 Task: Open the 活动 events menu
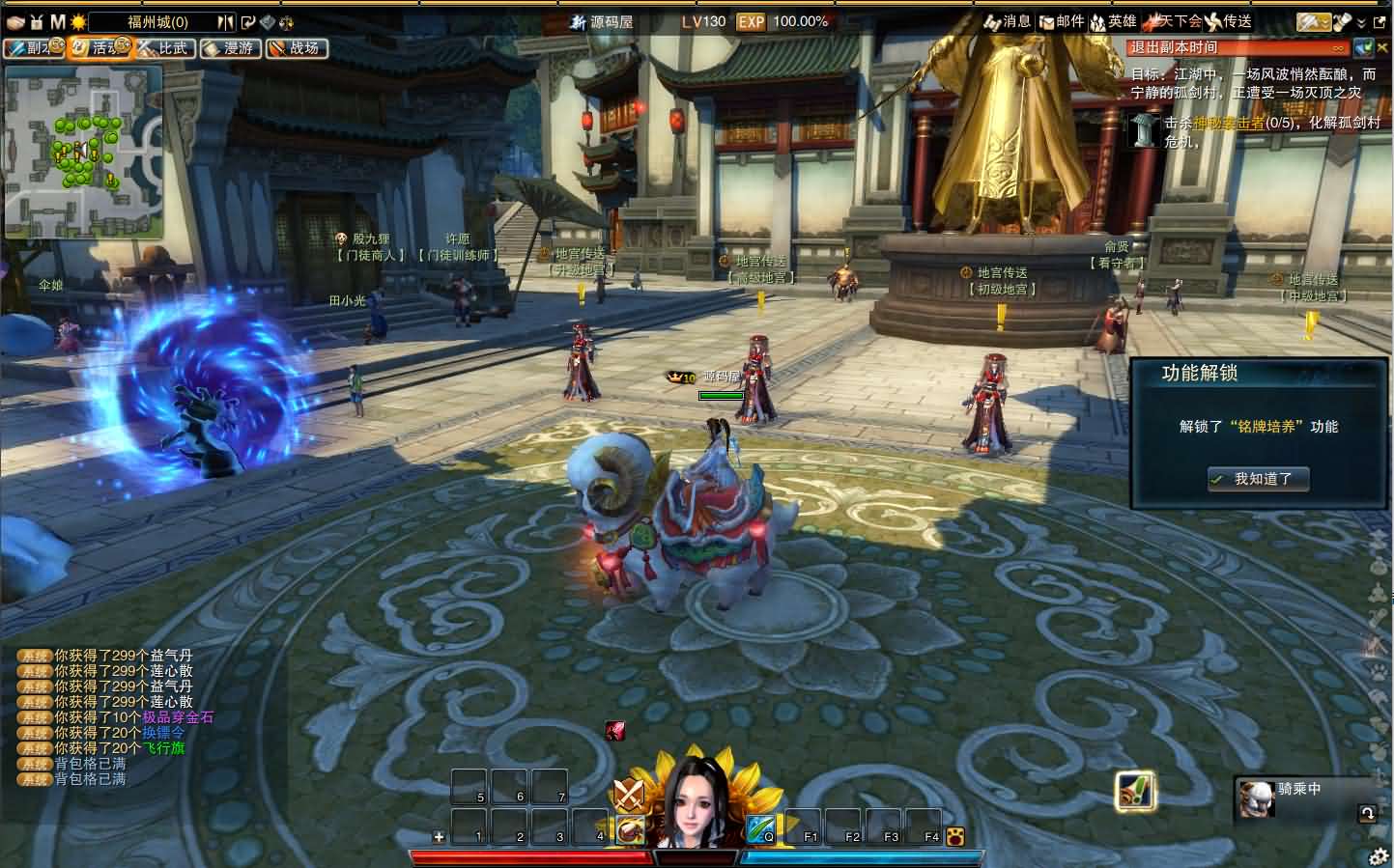point(98,47)
